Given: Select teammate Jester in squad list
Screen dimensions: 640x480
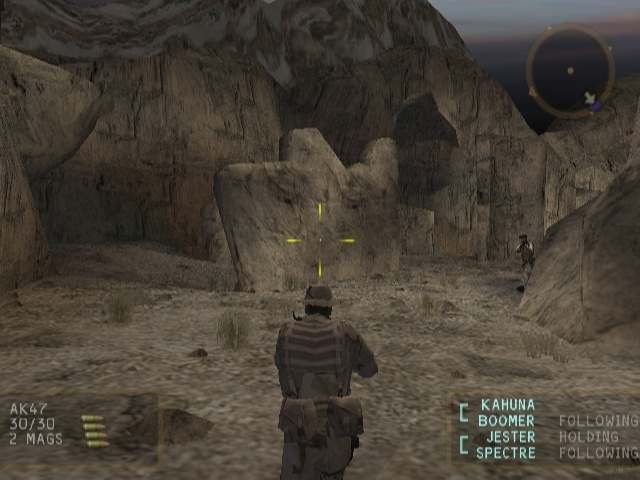Looking at the screenshot, I should [510, 437].
